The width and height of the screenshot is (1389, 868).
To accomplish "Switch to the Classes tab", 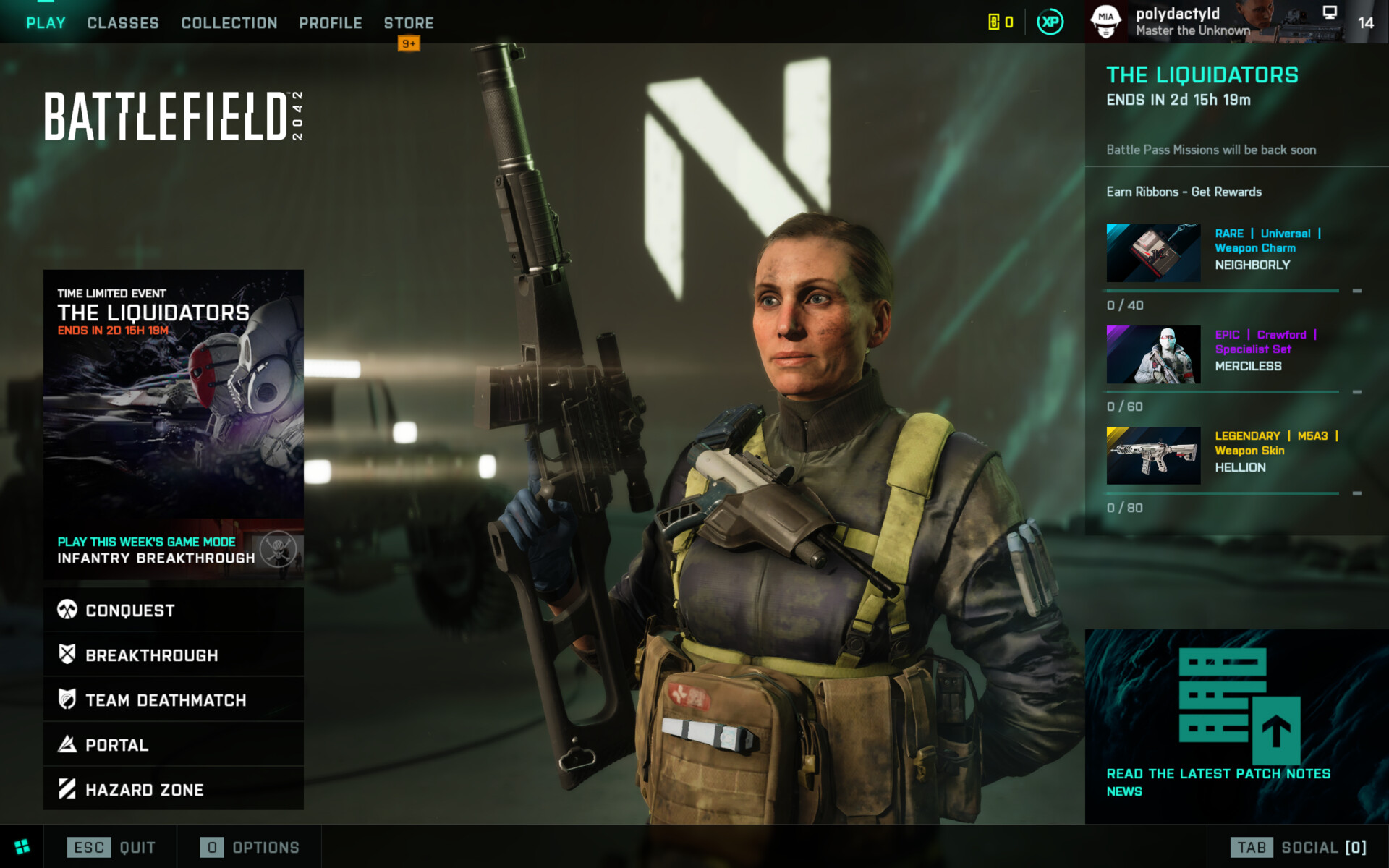I will click(123, 23).
